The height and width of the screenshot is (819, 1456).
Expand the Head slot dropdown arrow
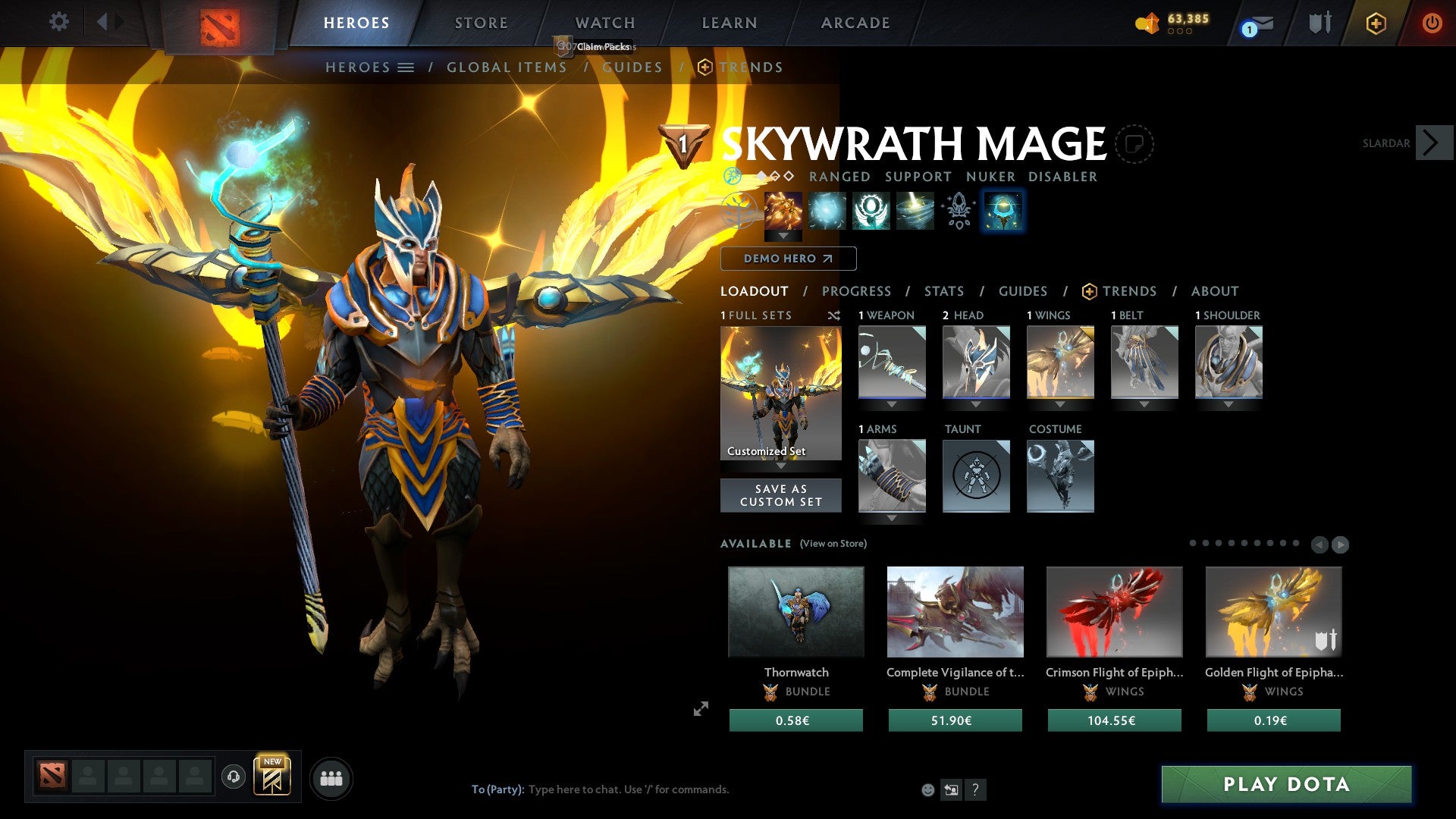(x=975, y=404)
